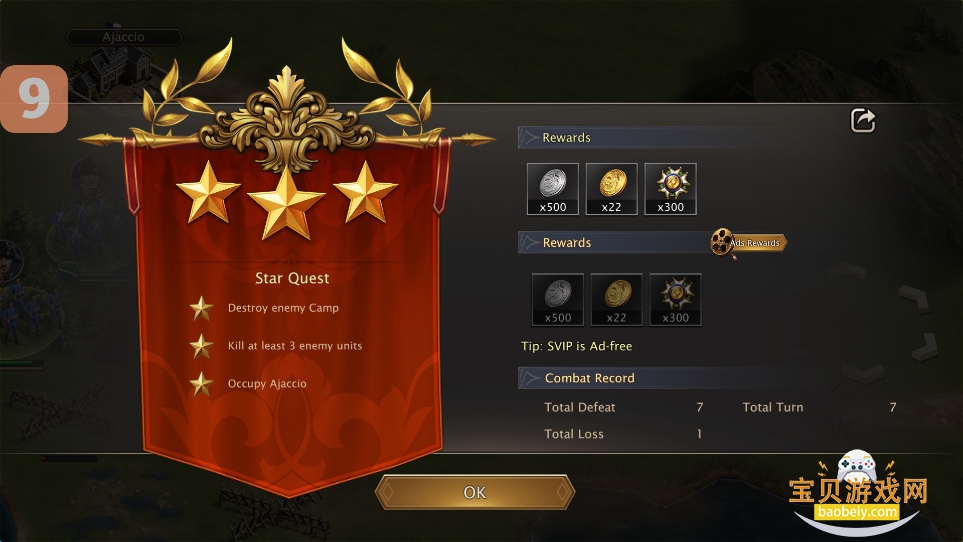
Task: Tap the dimmed silver coin ad reward
Action: (557, 299)
